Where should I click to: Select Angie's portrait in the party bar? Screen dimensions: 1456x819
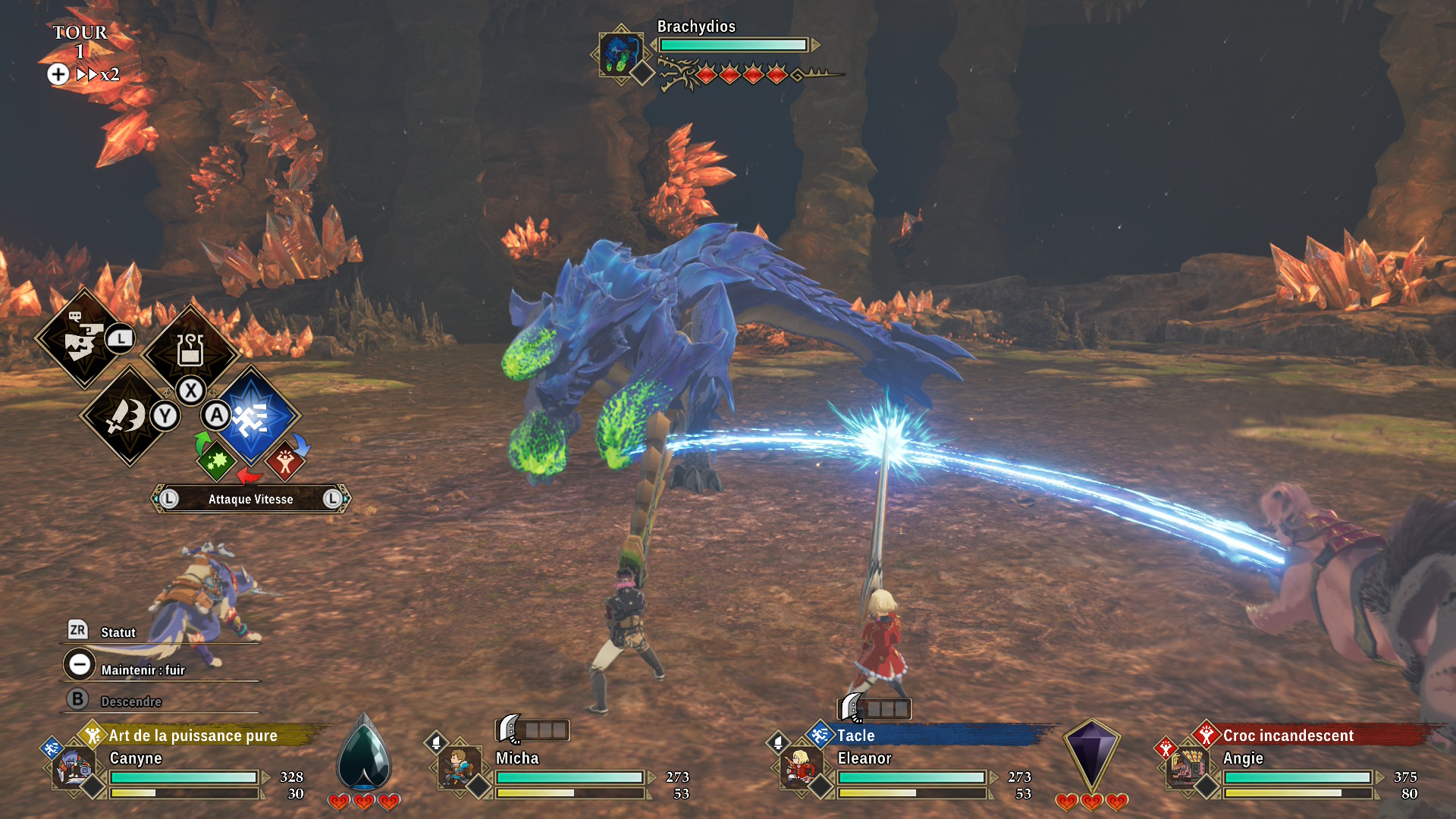point(1185,768)
